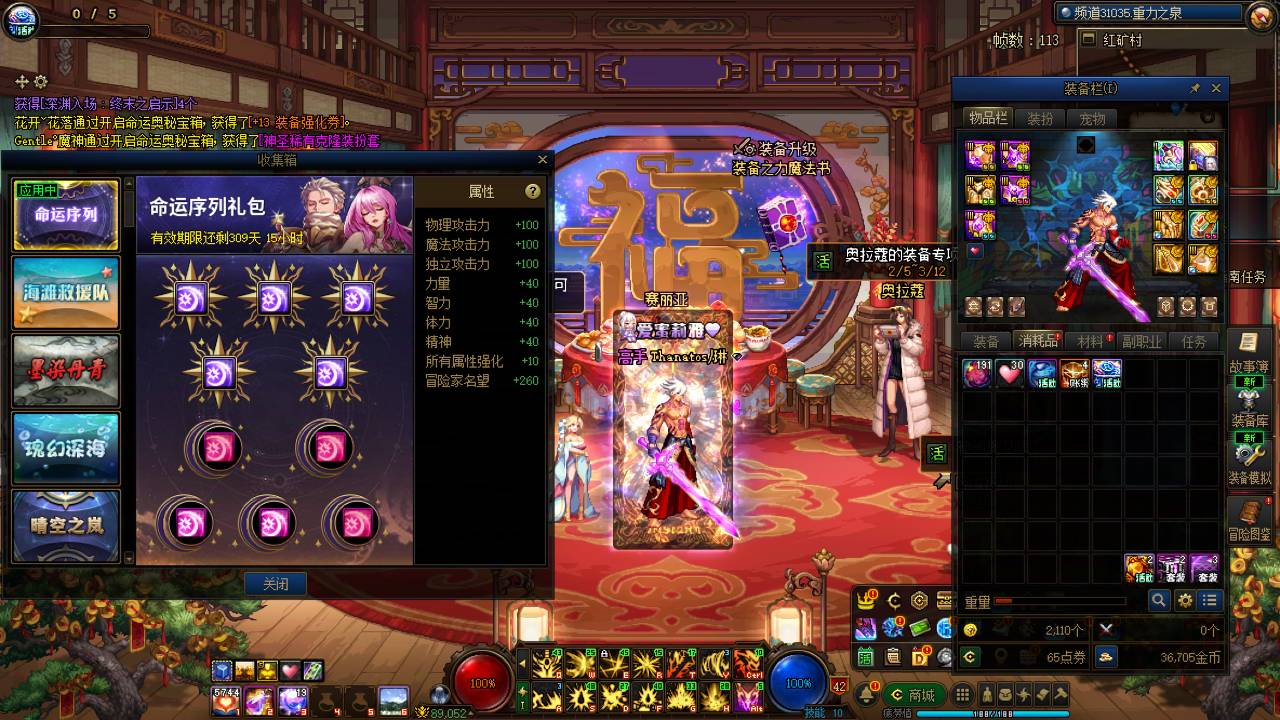Screen dimensions: 1280x720
Task: Close the 装备栏 inventory window
Action: [1216, 89]
